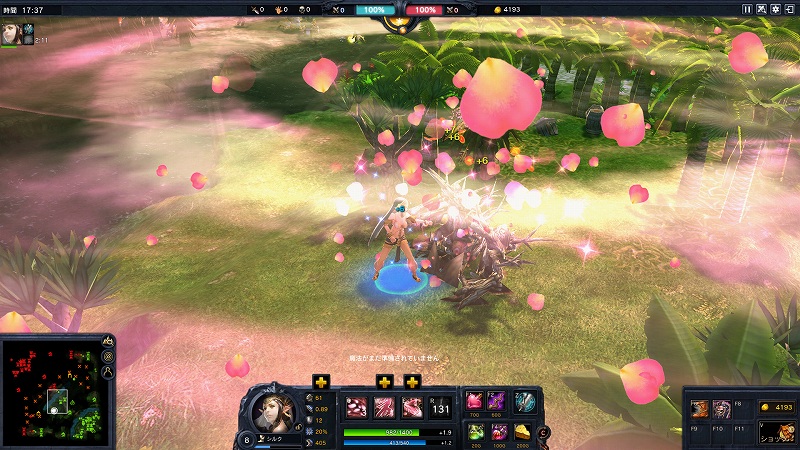
Task: Activate the blue round sword item
Action: (525, 402)
